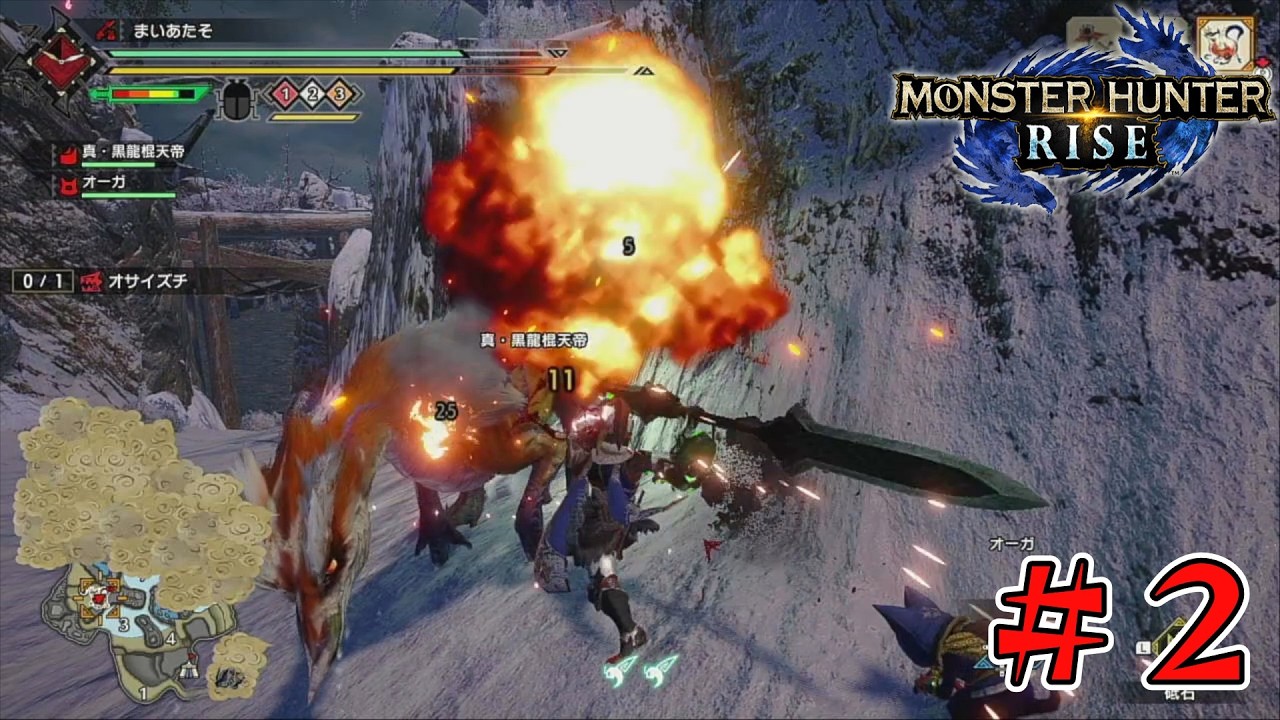This screenshot has width=1280, height=720.
Task: Click the Kinsect beetle icon
Action: click(237, 98)
